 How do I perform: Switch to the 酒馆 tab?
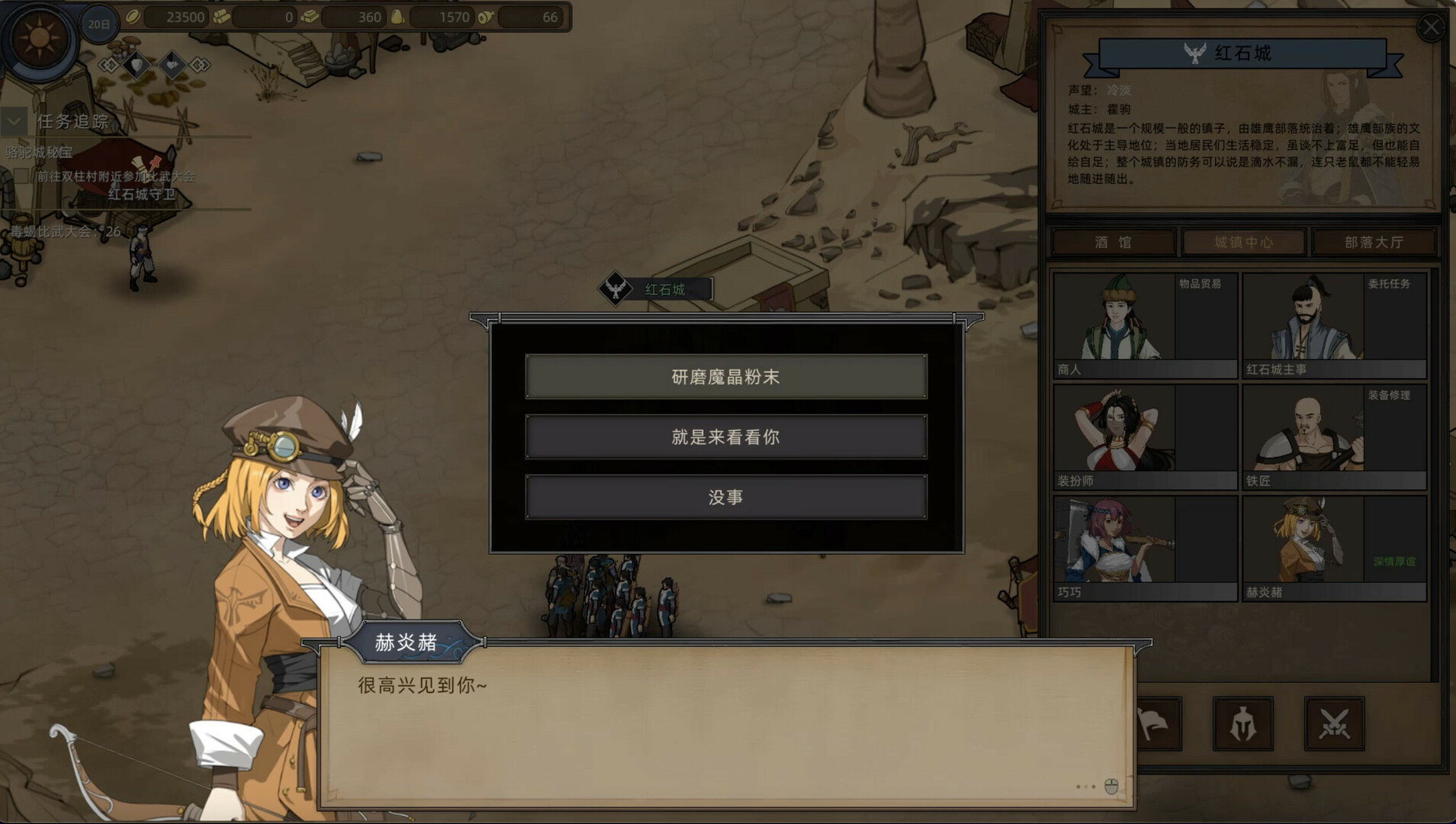point(1114,243)
